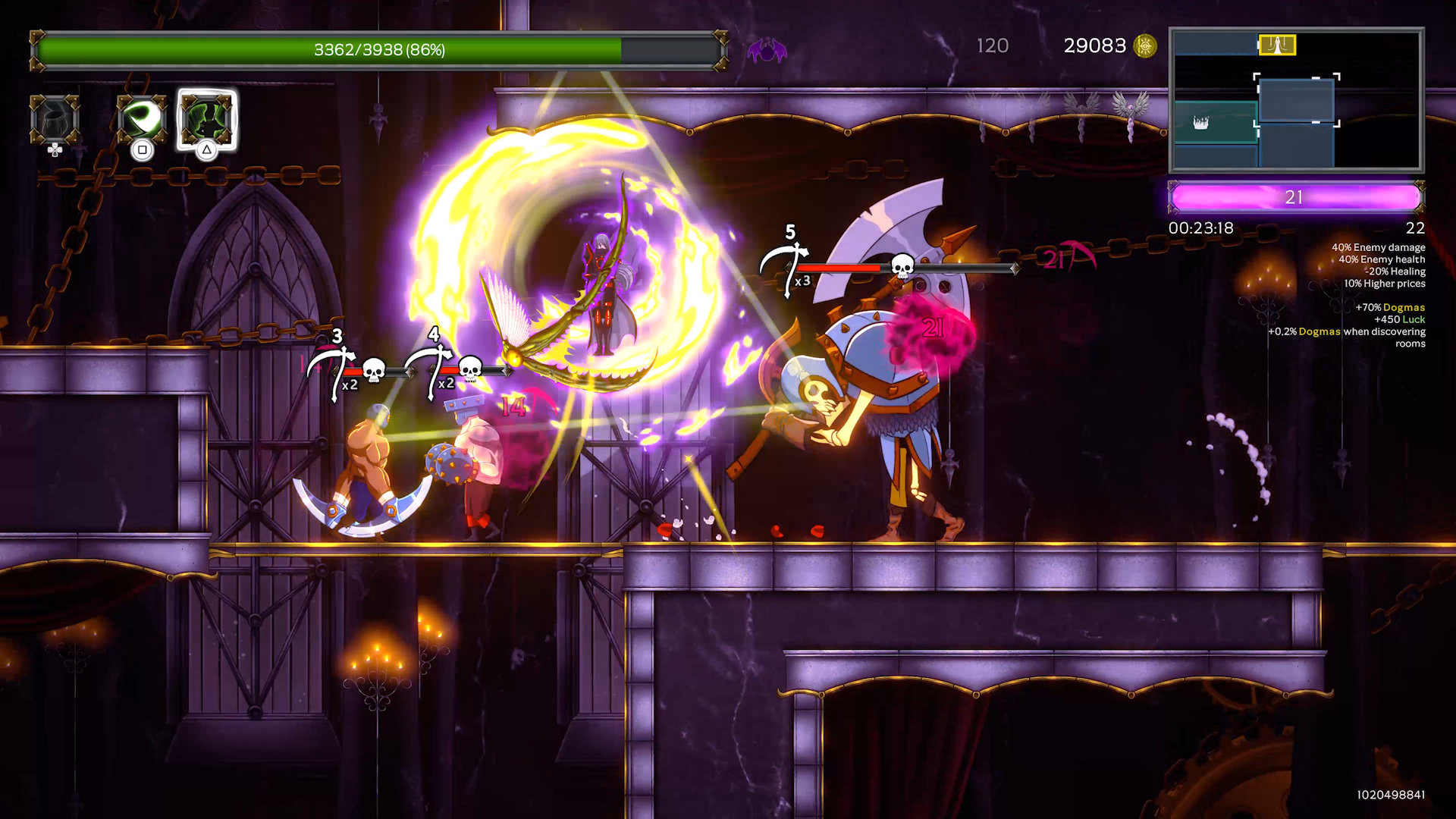
Task: Activate the green crescent slash ability
Action: tap(142, 120)
